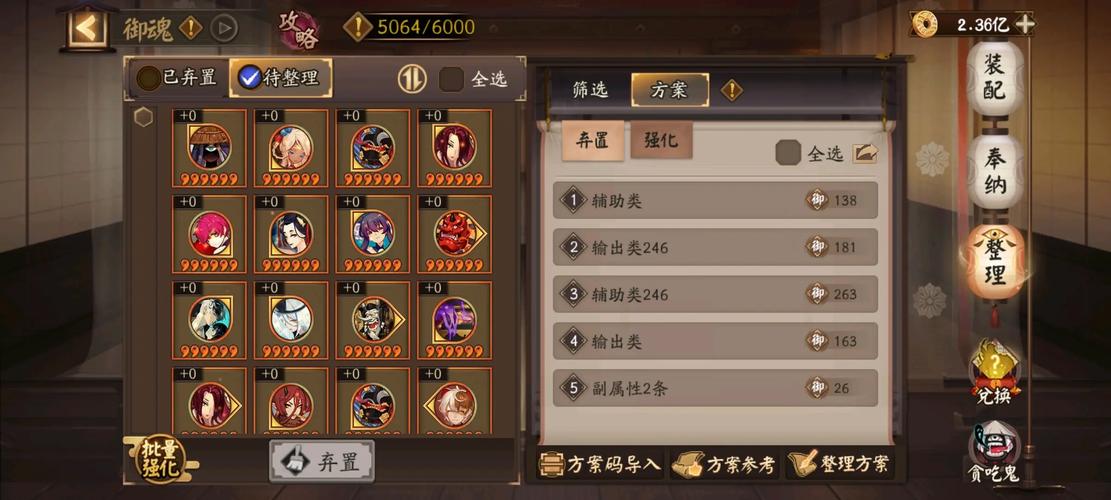Screen dimensions: 1111x500
Task: Choose the 弃置 discard sub-tab
Action: (592, 141)
